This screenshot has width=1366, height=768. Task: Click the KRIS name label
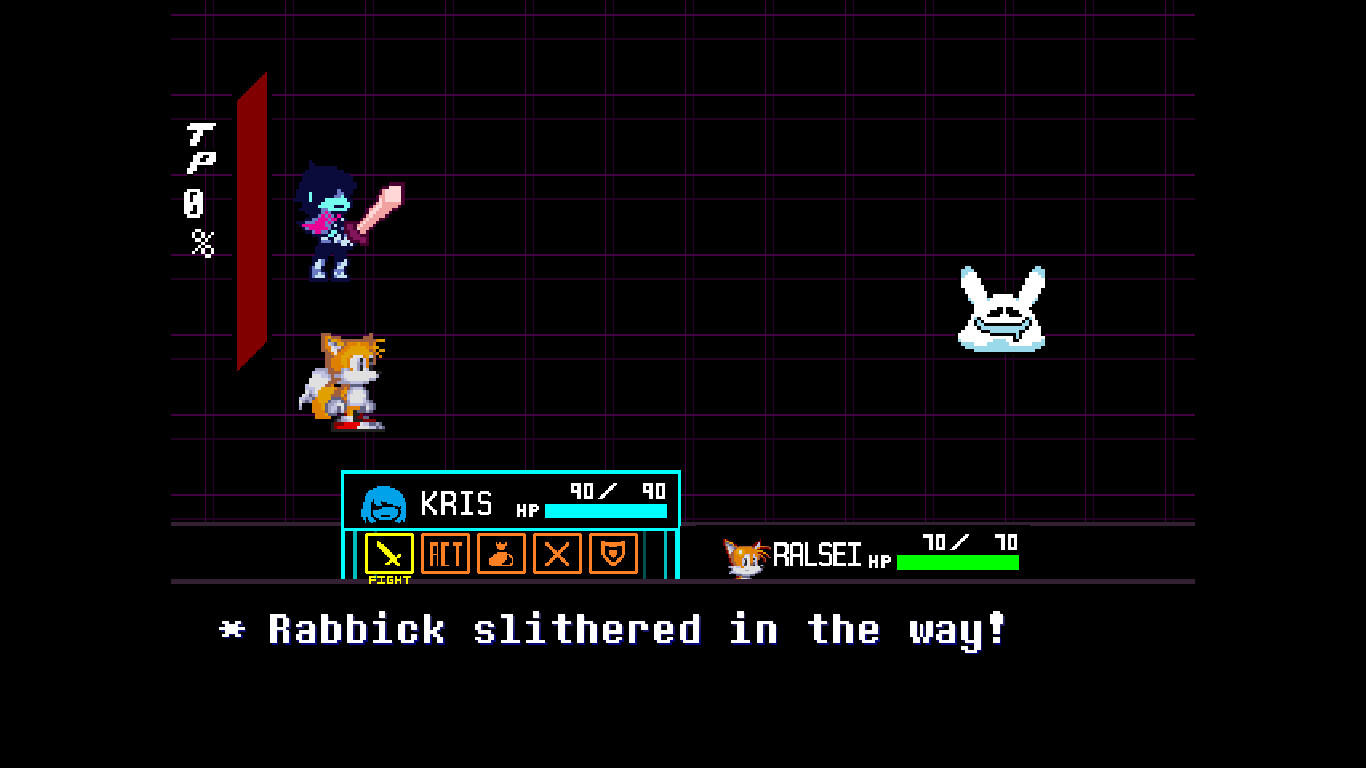coord(459,504)
